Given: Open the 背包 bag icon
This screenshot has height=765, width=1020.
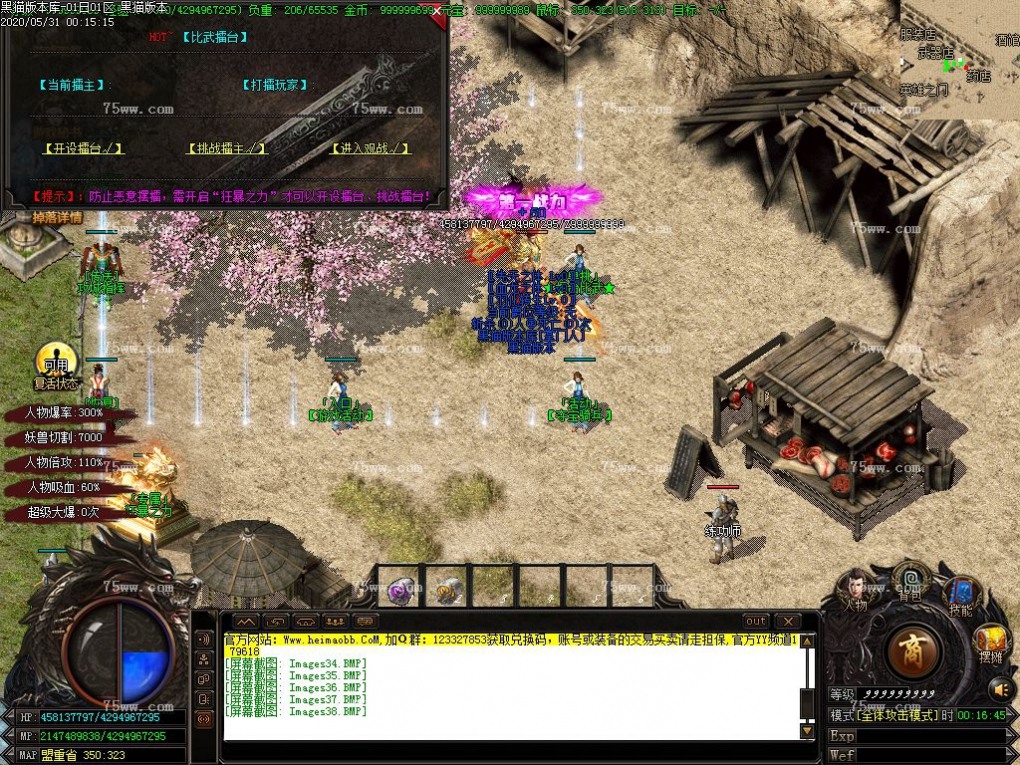Looking at the screenshot, I should (909, 581).
